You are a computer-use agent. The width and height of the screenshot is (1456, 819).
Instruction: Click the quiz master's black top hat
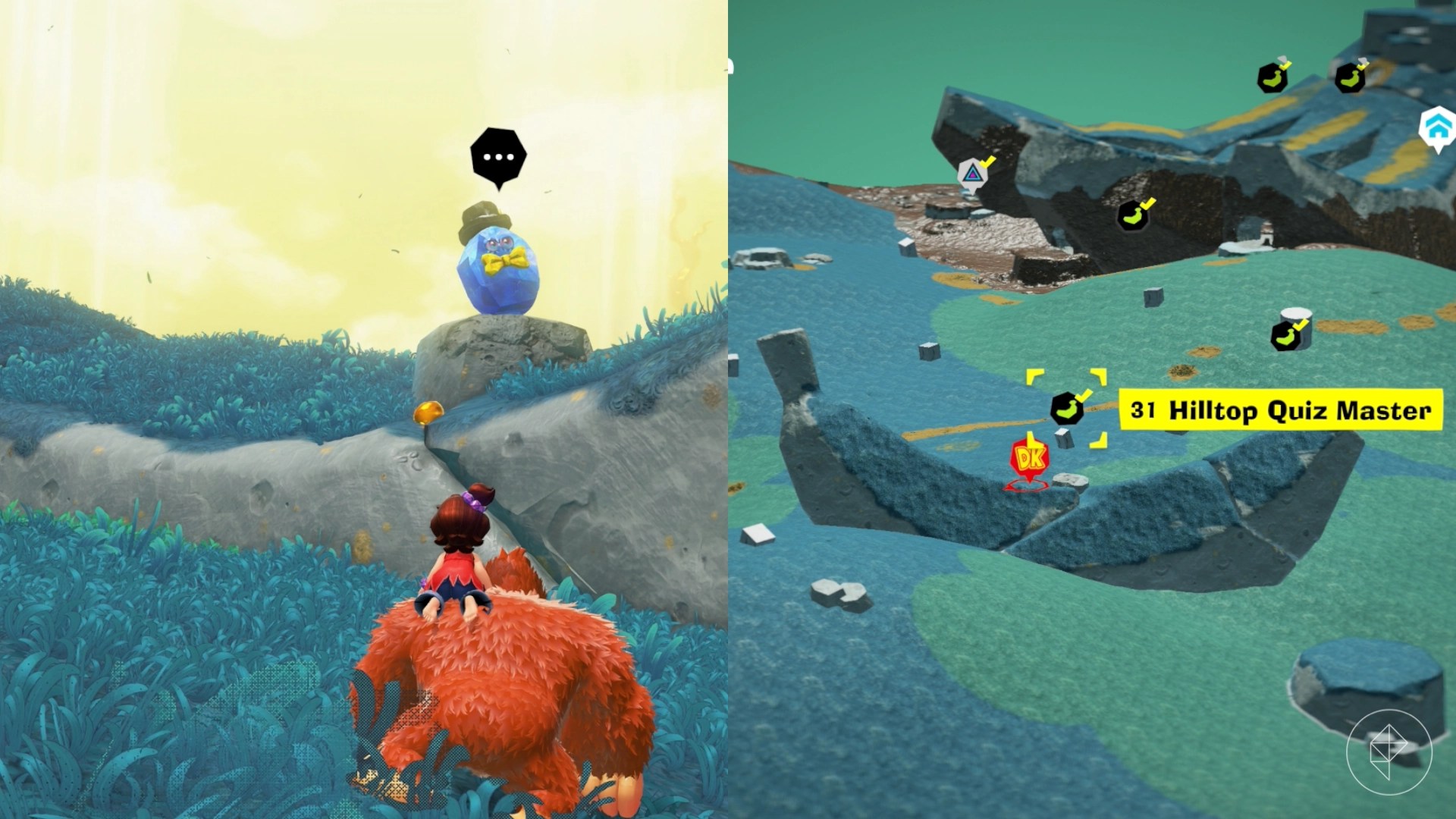[x=484, y=220]
